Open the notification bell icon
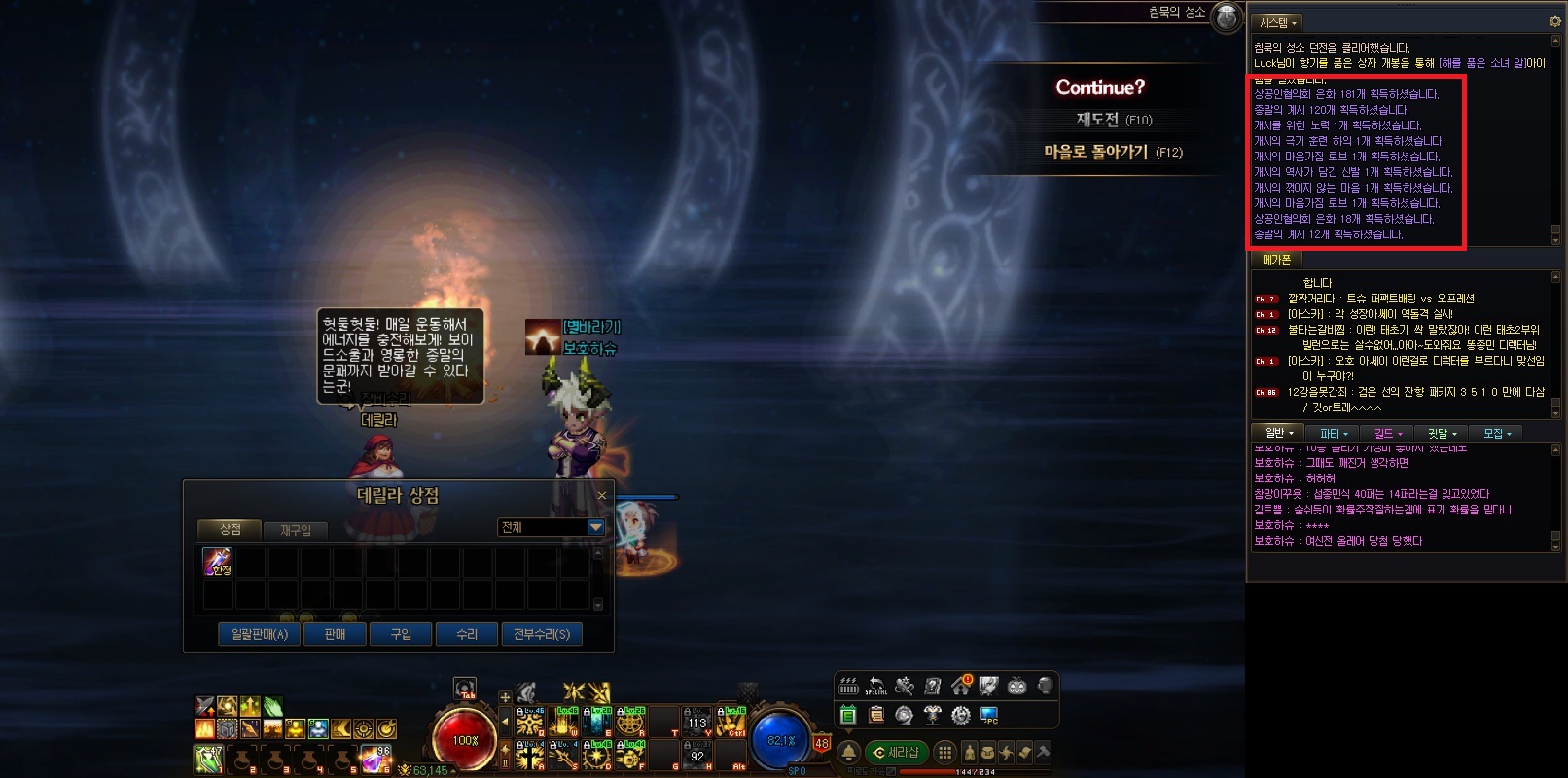 click(848, 752)
